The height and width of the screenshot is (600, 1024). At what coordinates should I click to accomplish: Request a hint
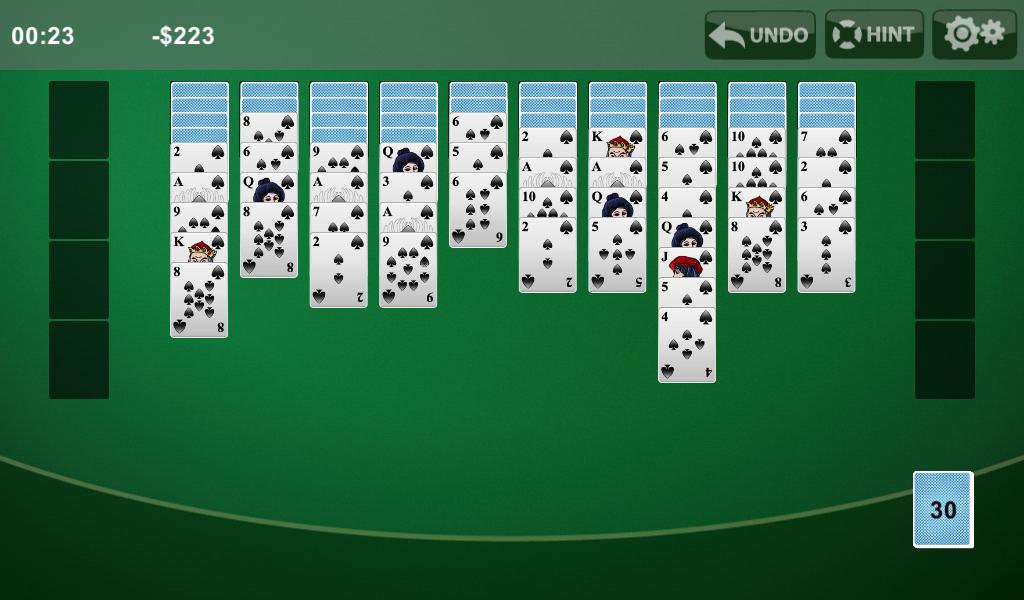tap(874, 35)
